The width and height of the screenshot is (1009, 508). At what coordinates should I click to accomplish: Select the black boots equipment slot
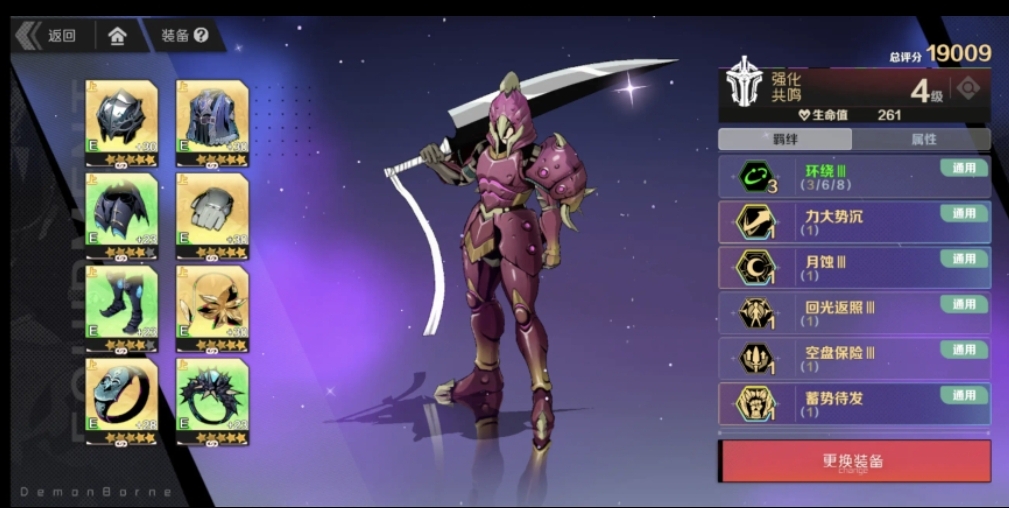122,306
